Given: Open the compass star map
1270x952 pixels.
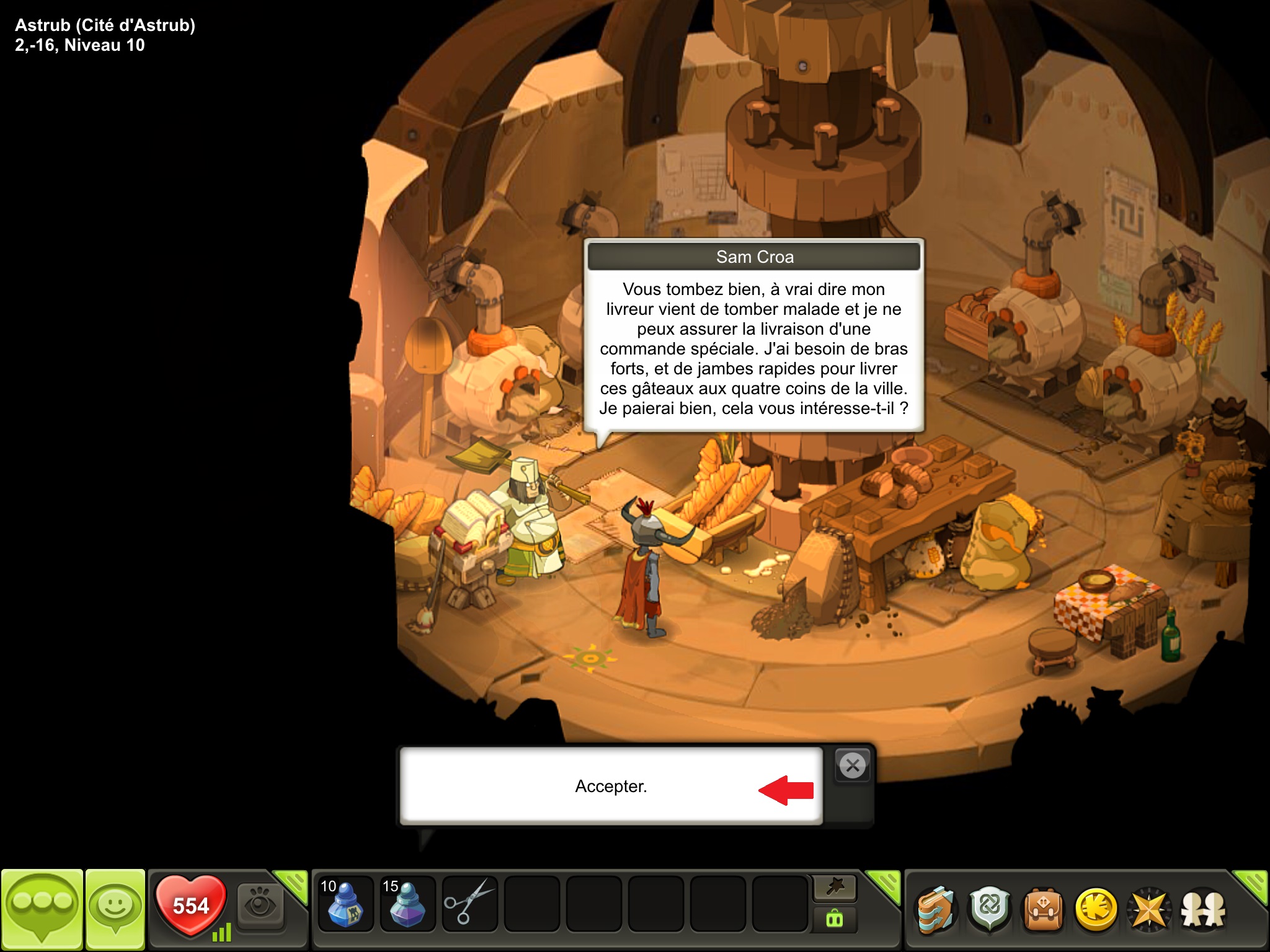Looking at the screenshot, I should (x=1149, y=910).
